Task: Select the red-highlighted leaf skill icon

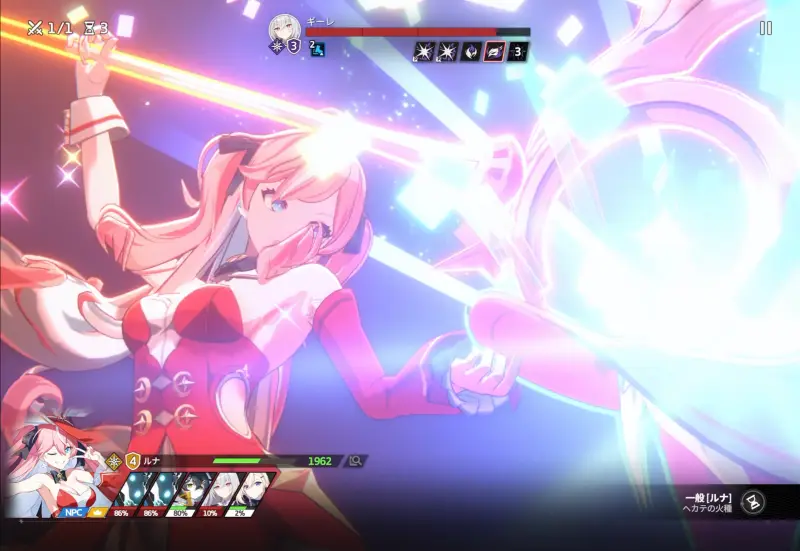Action: click(x=493, y=50)
